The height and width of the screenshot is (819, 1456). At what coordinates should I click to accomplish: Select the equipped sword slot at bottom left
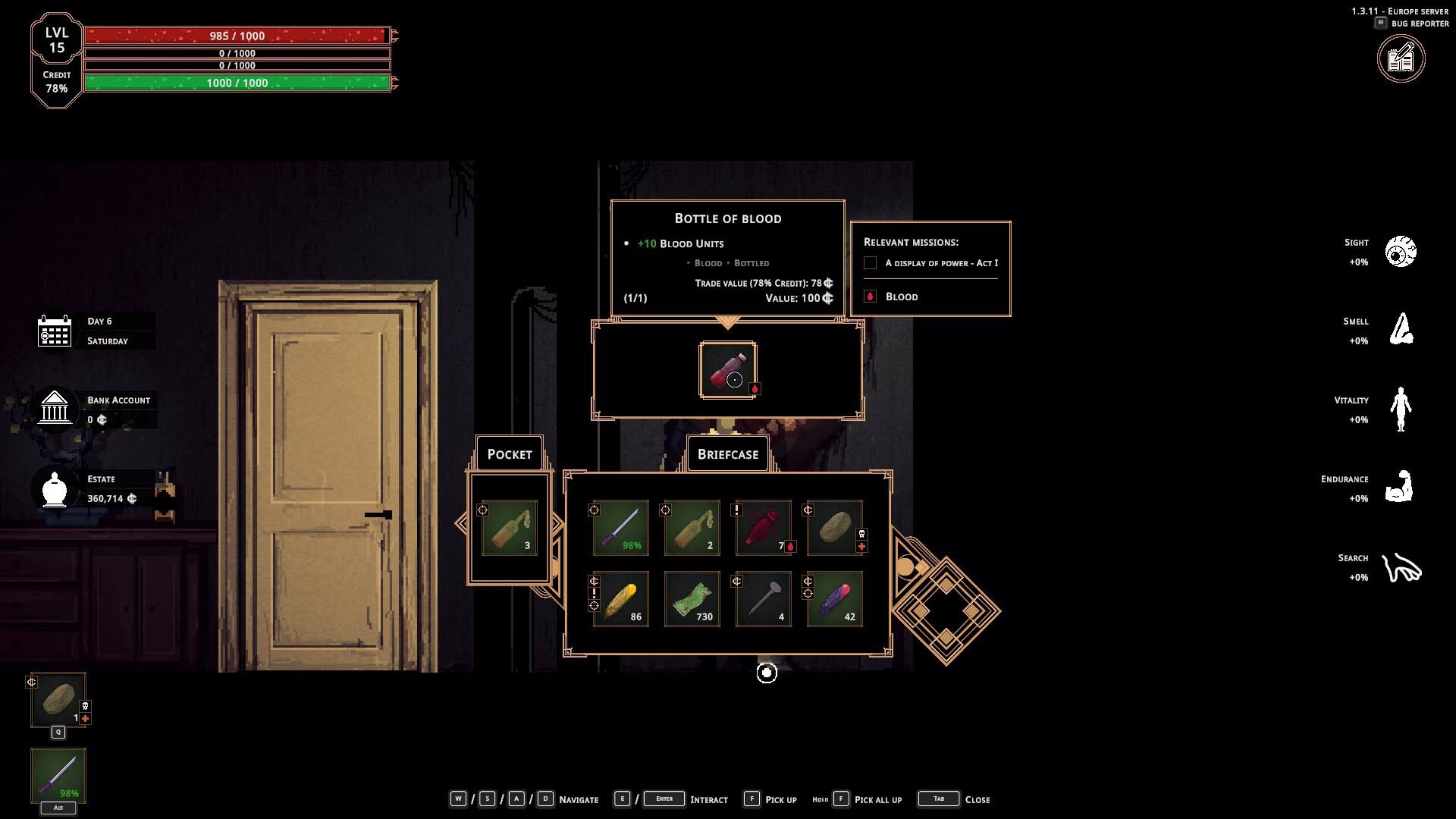[x=58, y=776]
